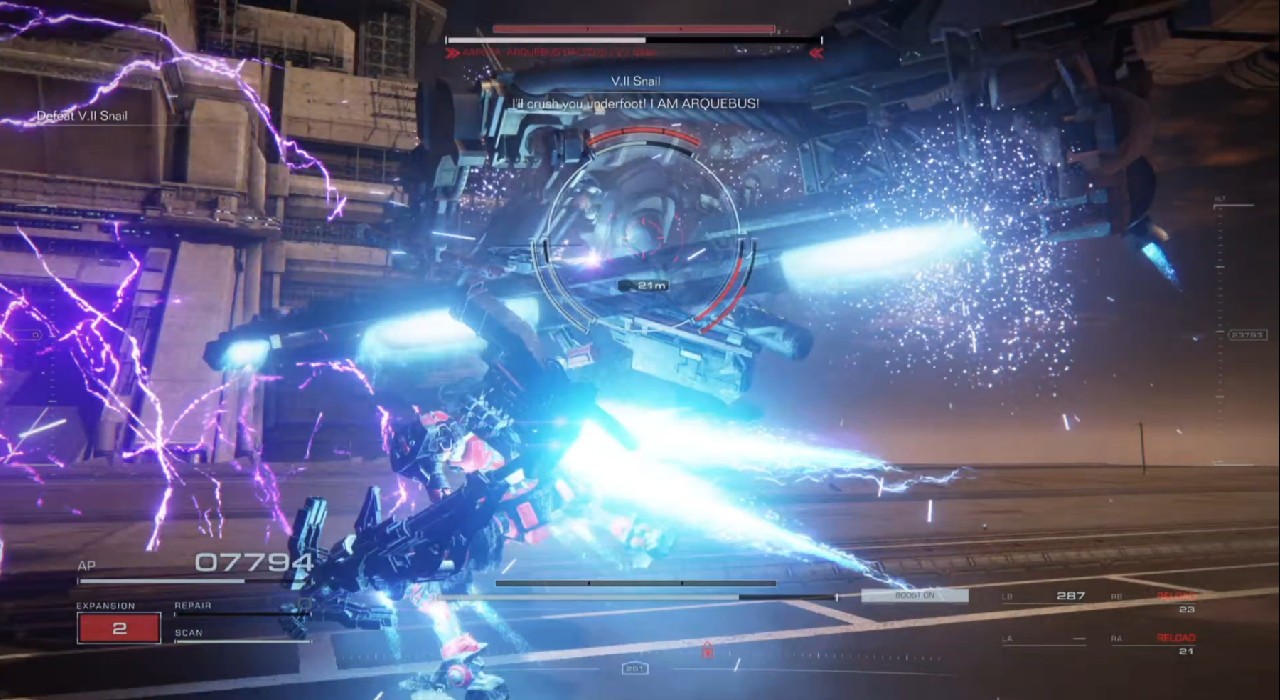The image size is (1280, 700).
Task: Select the RB right back weapon slot
Action: click(x=1153, y=601)
